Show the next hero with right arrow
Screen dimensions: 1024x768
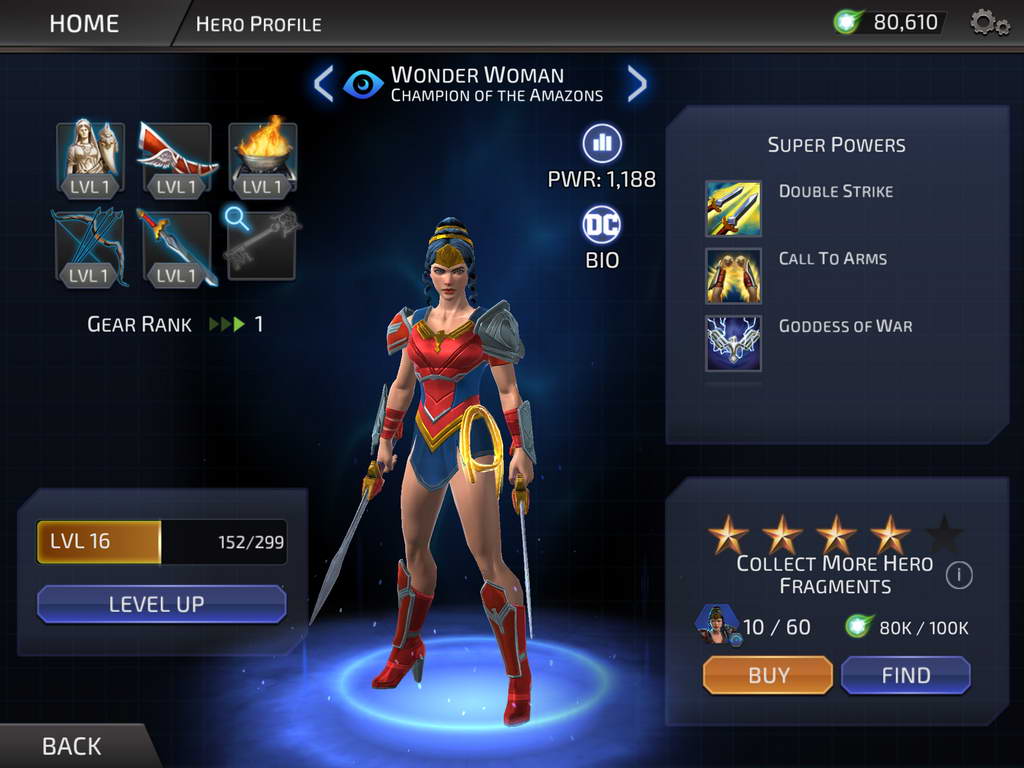pyautogui.click(x=637, y=84)
